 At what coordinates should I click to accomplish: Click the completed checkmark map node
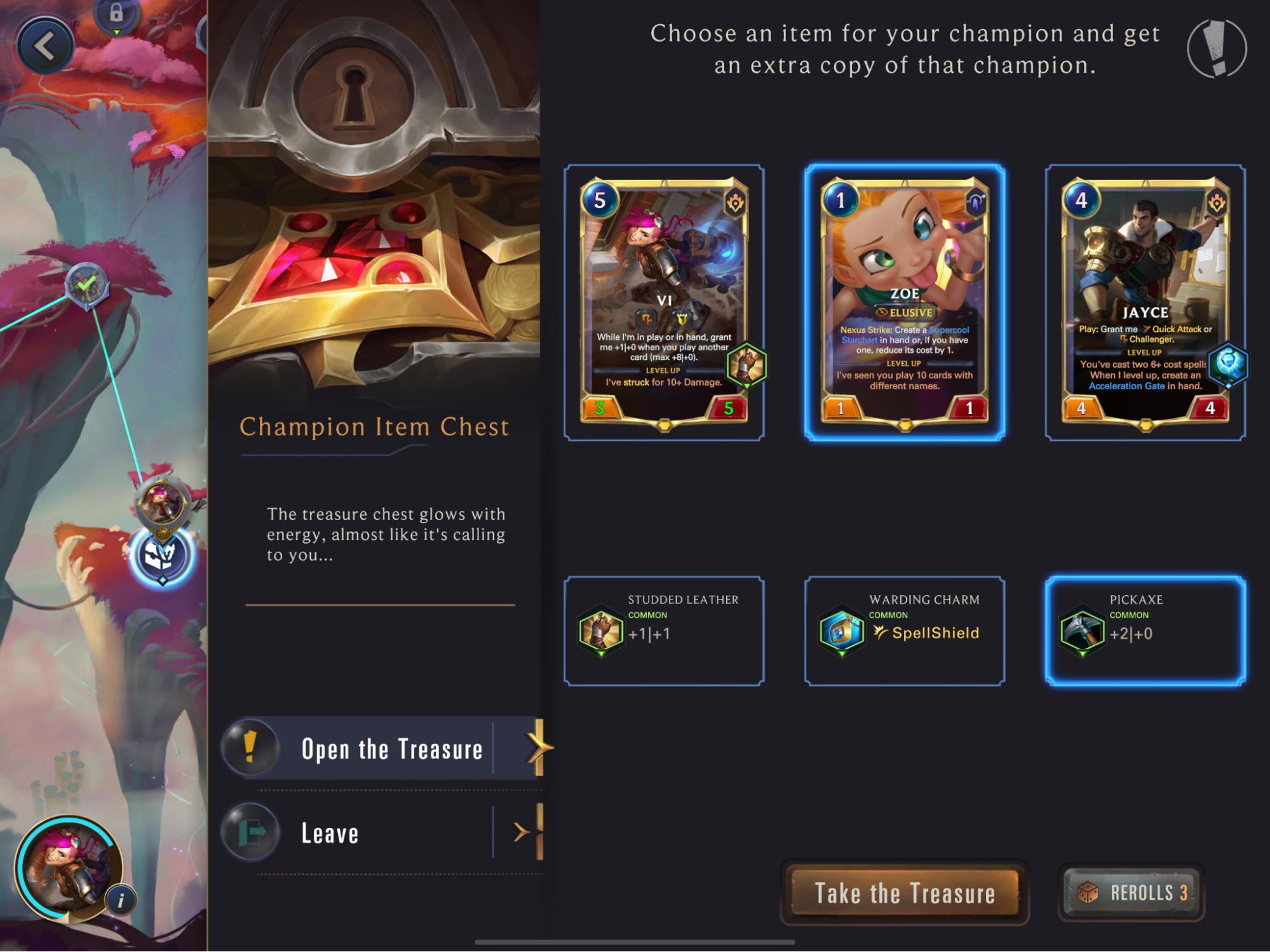pos(87,285)
